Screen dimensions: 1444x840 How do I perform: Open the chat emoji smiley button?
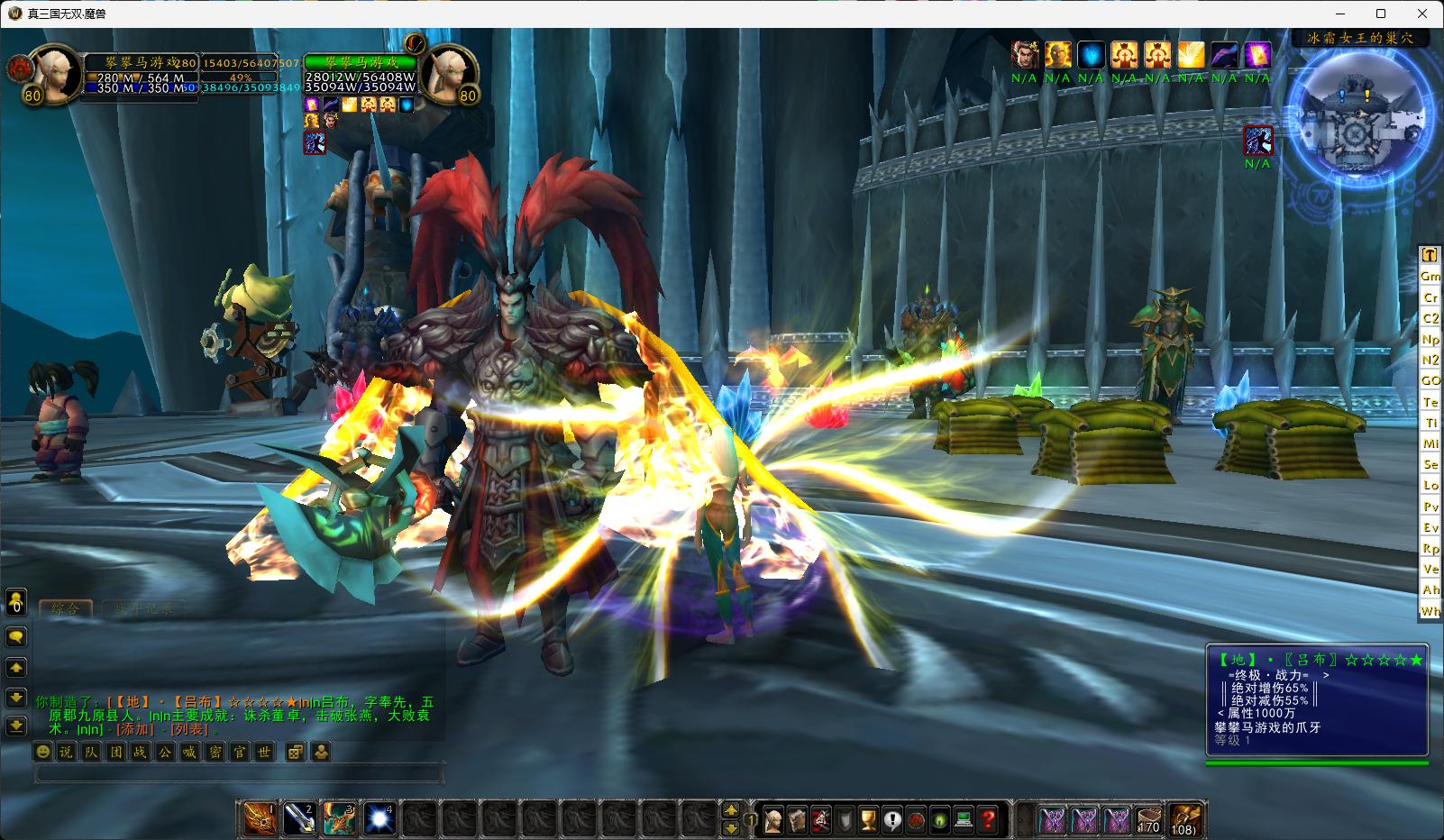42,752
